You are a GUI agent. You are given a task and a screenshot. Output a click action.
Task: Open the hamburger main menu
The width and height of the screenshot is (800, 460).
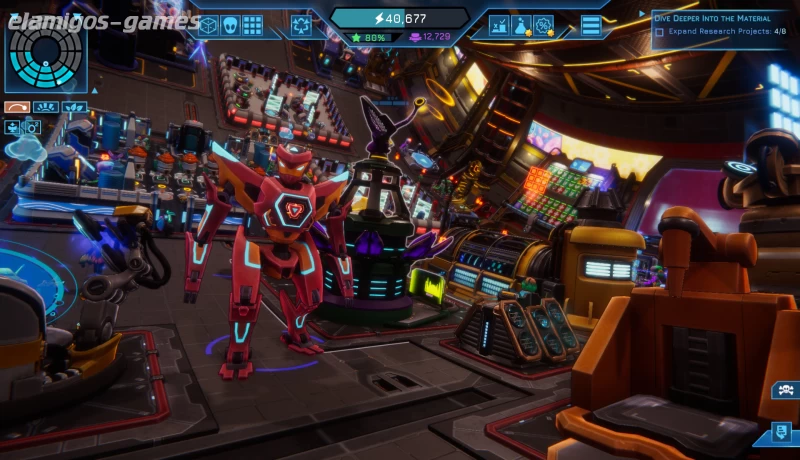tap(591, 25)
